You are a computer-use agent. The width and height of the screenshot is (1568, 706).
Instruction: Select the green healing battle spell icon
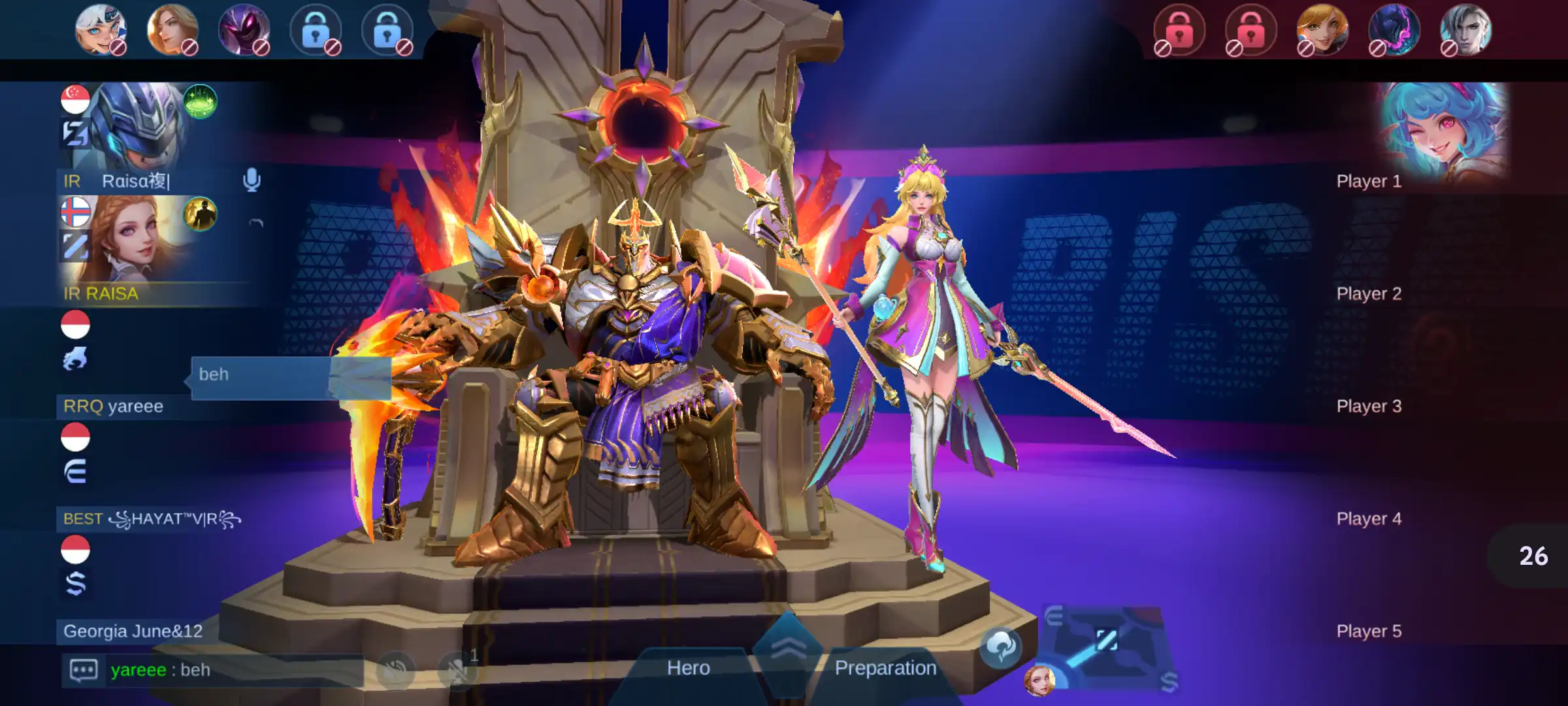200,102
